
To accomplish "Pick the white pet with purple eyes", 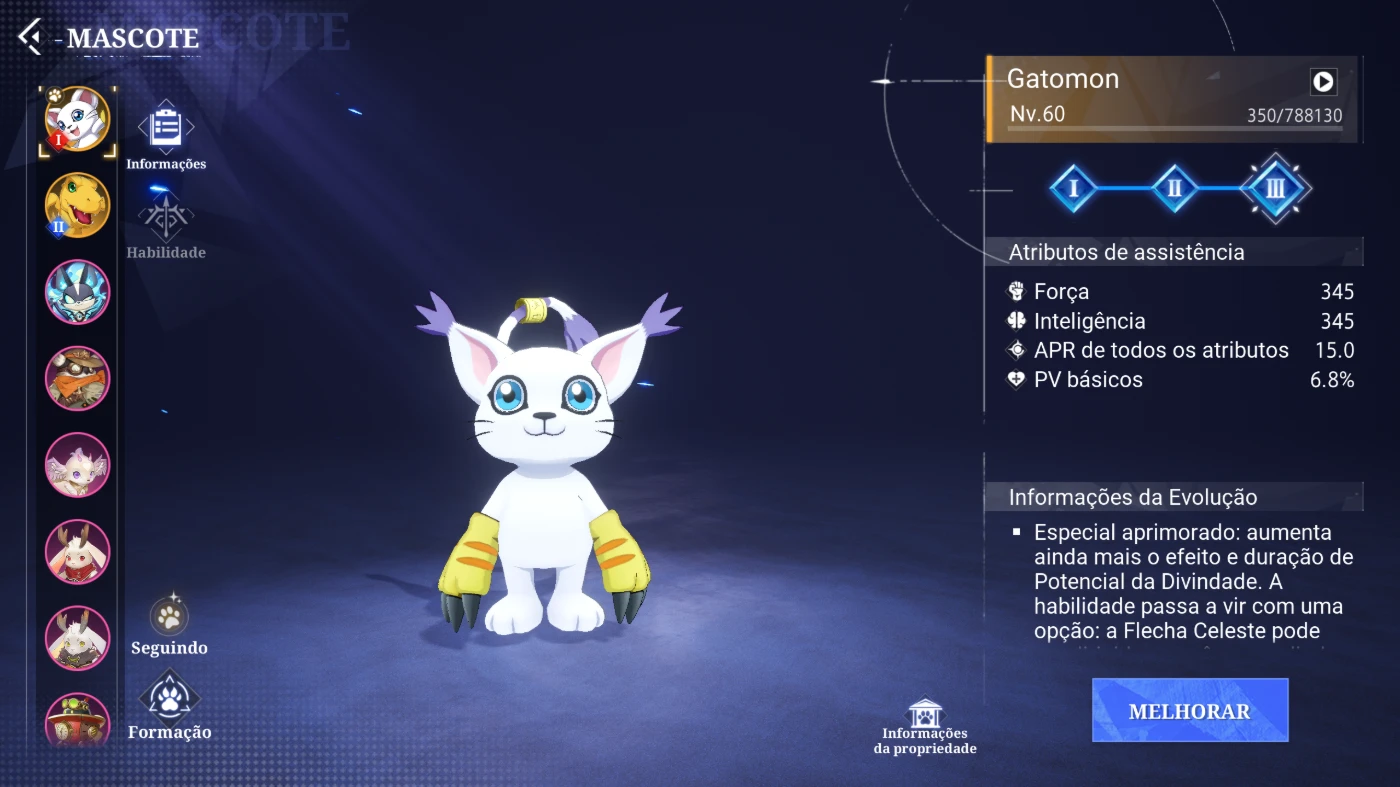I will pyautogui.click(x=77, y=465).
